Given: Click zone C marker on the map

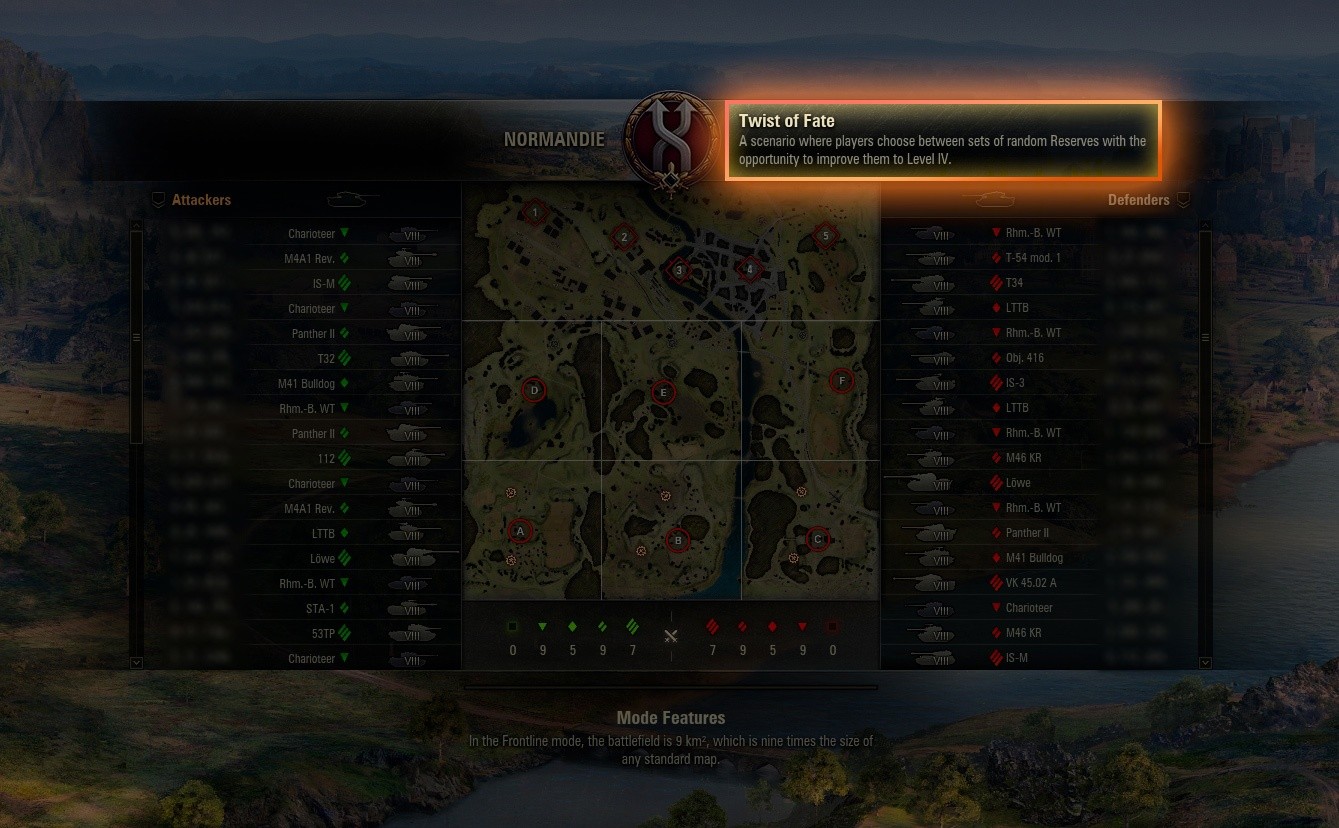Looking at the screenshot, I should pos(817,539).
